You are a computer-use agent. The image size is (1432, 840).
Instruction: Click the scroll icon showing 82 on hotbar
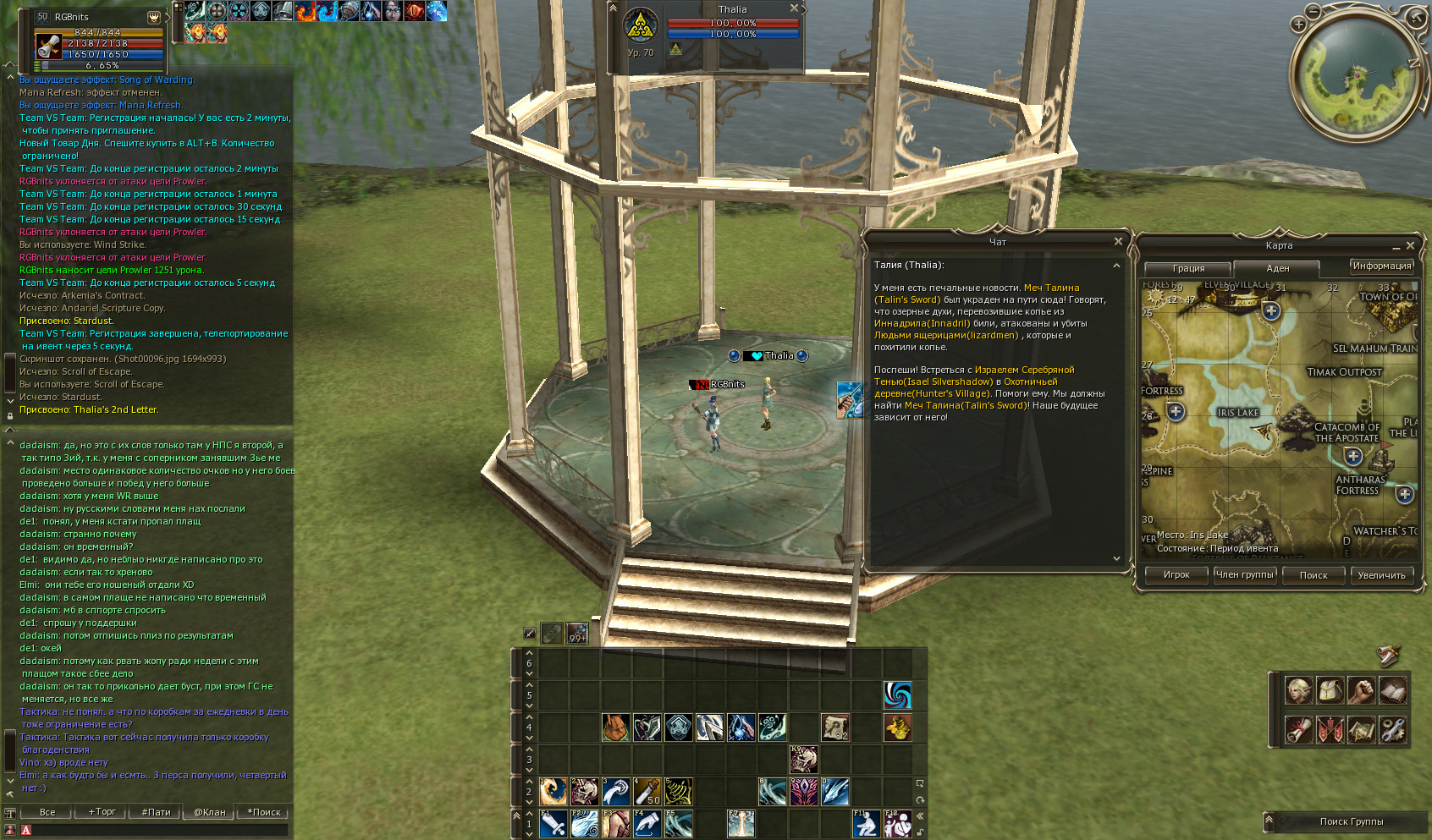(835, 728)
